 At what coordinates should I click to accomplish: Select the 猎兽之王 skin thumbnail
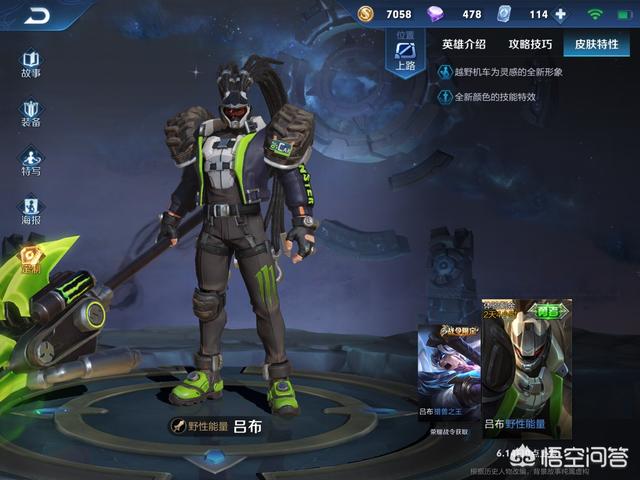(x=449, y=370)
